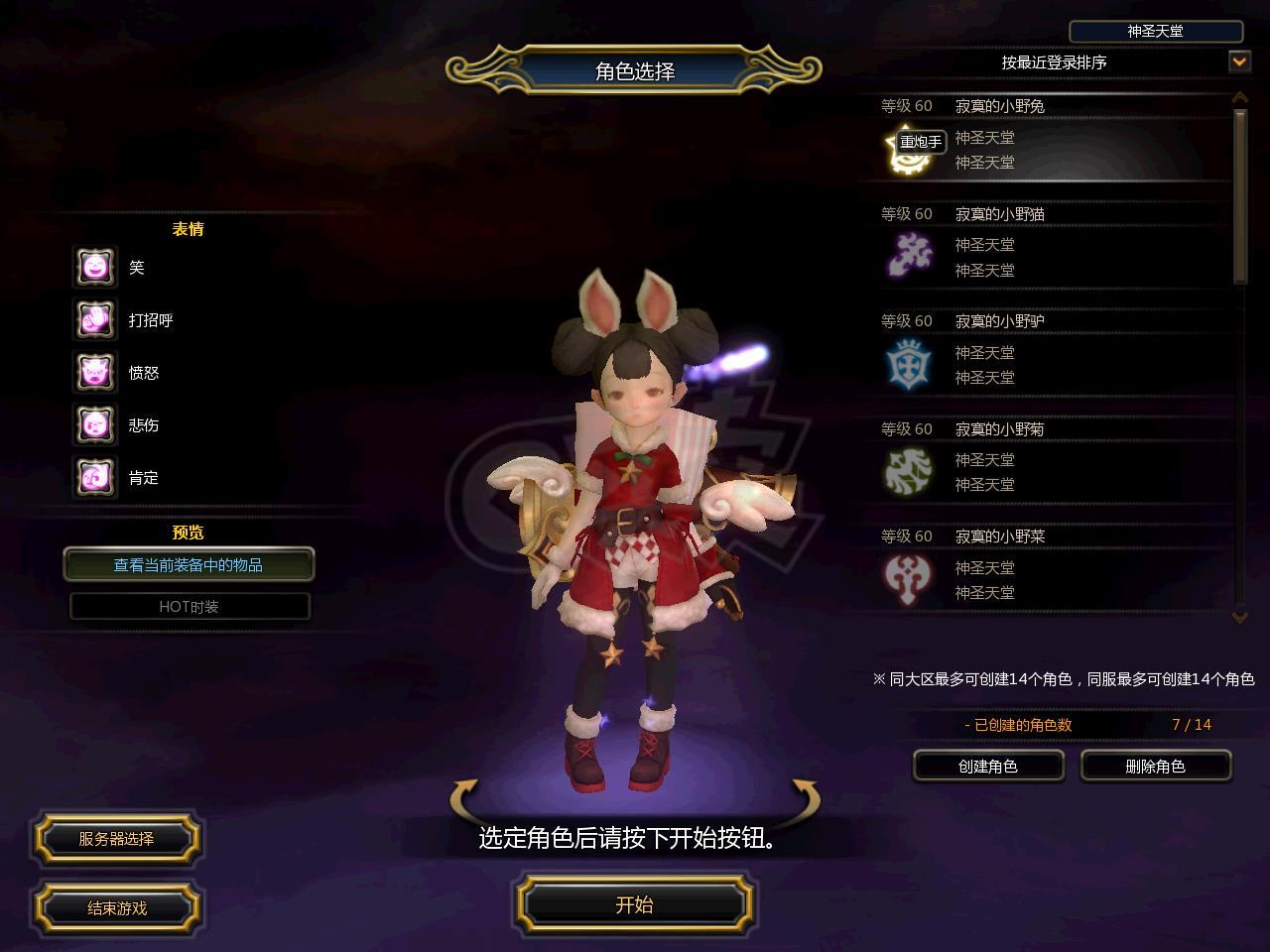
Task: Play the 打招呼 greeting emote
Action: (x=95, y=319)
